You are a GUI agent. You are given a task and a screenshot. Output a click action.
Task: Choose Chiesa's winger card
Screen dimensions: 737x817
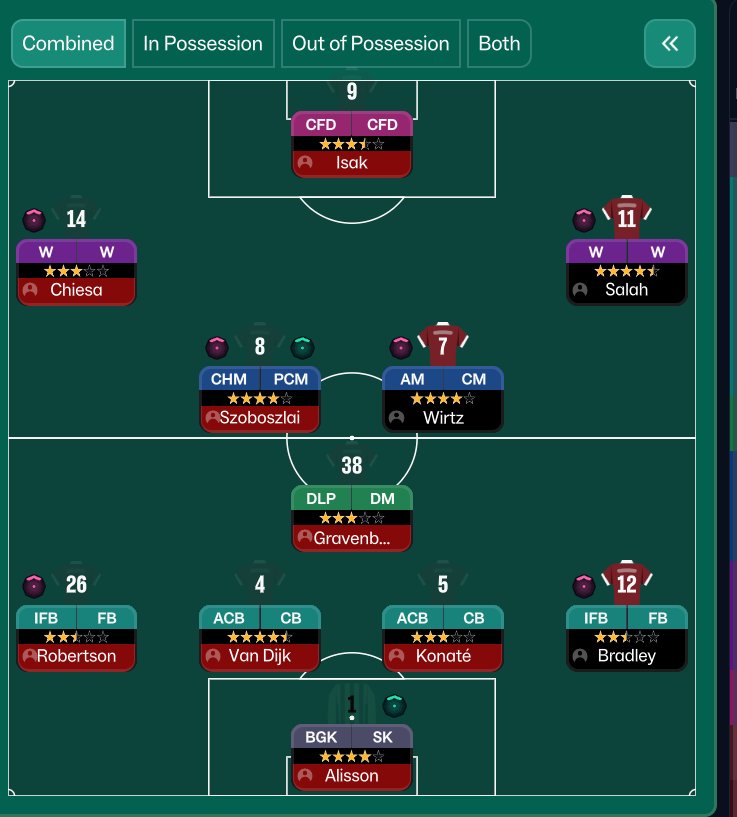pyautogui.click(x=76, y=272)
